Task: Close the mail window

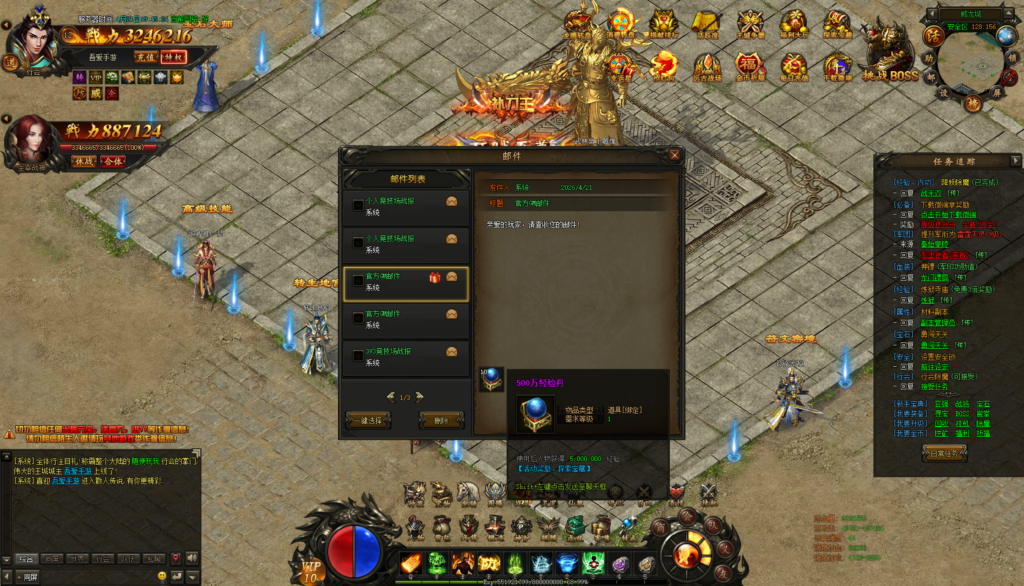Action: (675, 155)
